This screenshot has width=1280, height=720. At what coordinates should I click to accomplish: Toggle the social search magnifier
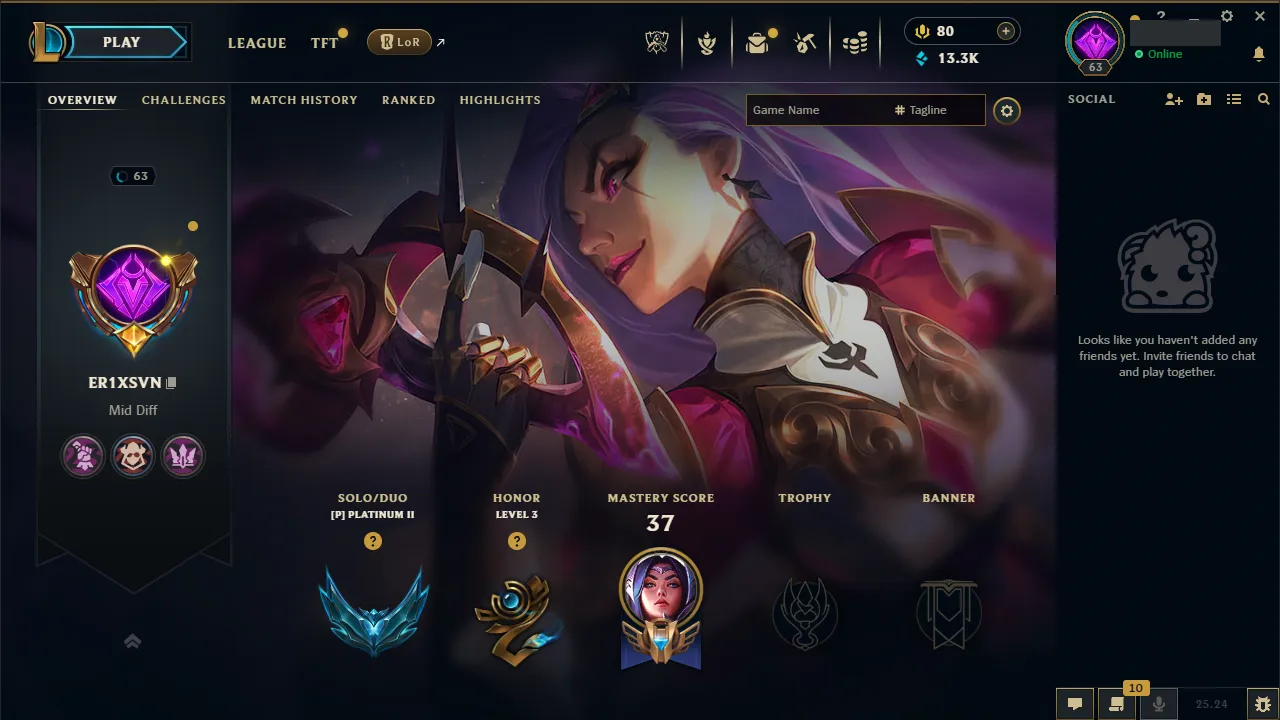tap(1264, 99)
